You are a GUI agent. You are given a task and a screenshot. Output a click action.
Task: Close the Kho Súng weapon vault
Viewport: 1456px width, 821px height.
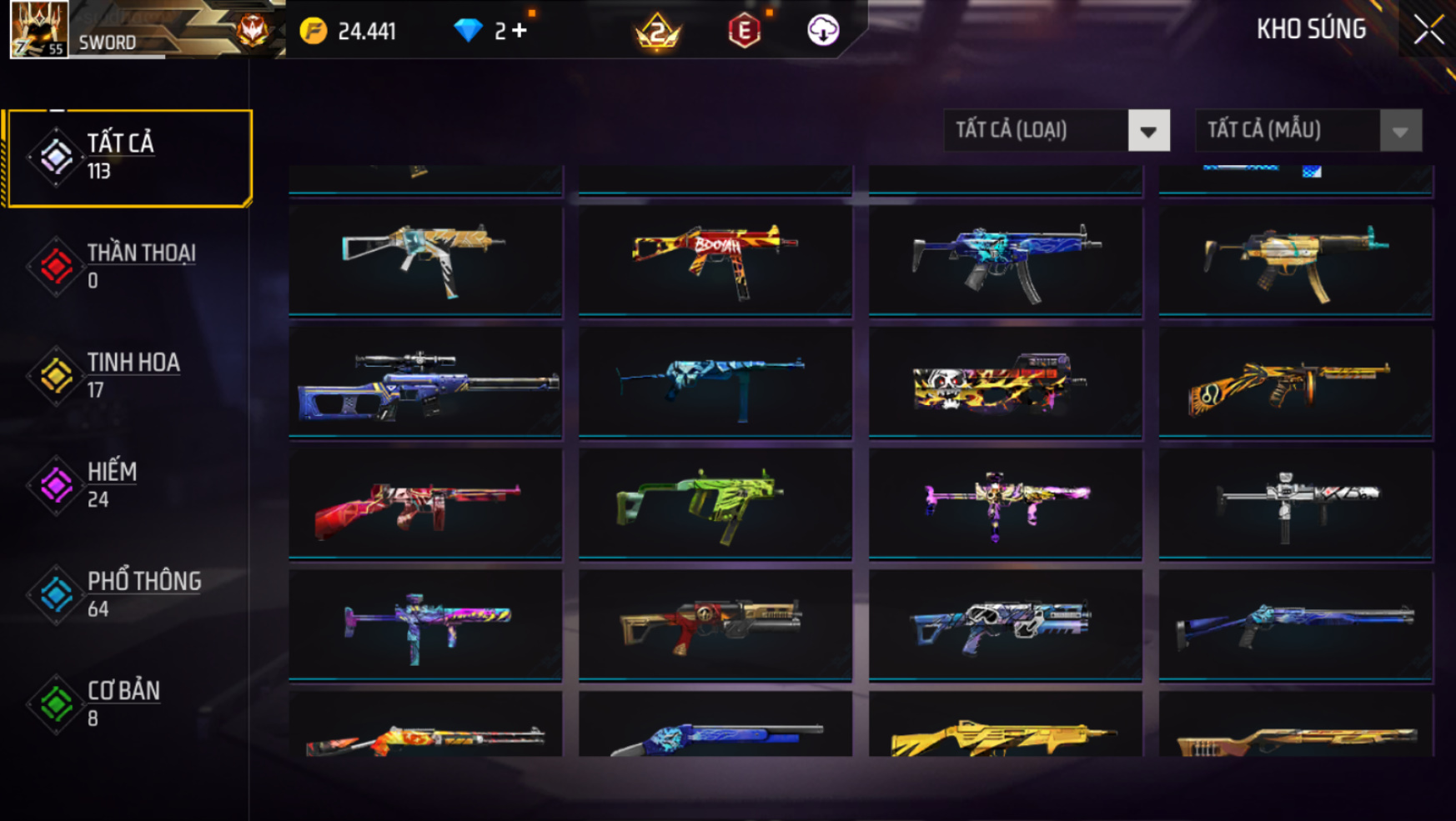1428,30
